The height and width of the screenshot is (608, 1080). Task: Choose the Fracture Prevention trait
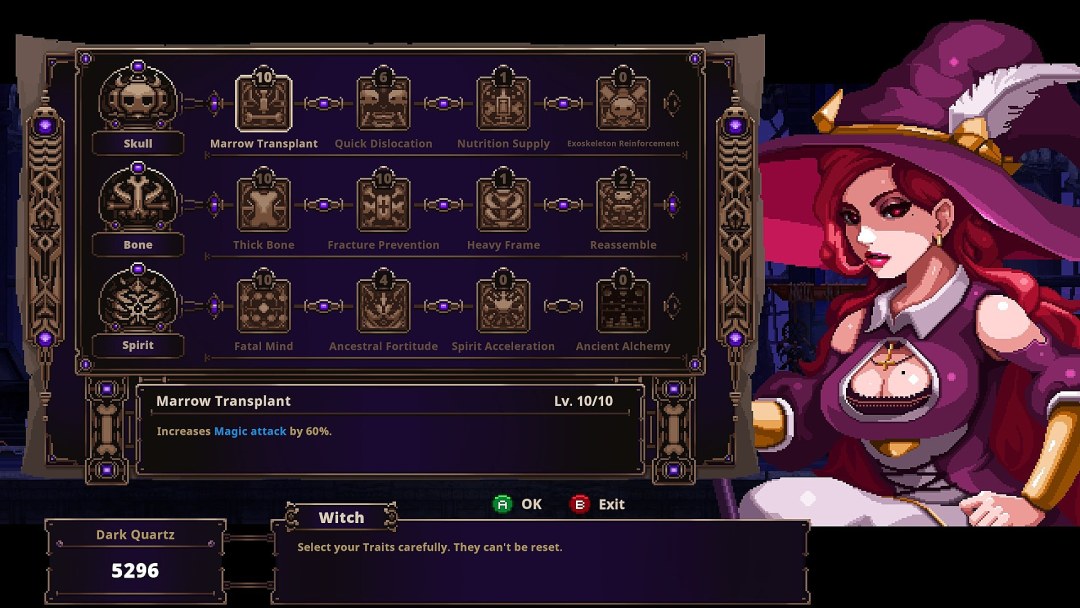(x=383, y=205)
